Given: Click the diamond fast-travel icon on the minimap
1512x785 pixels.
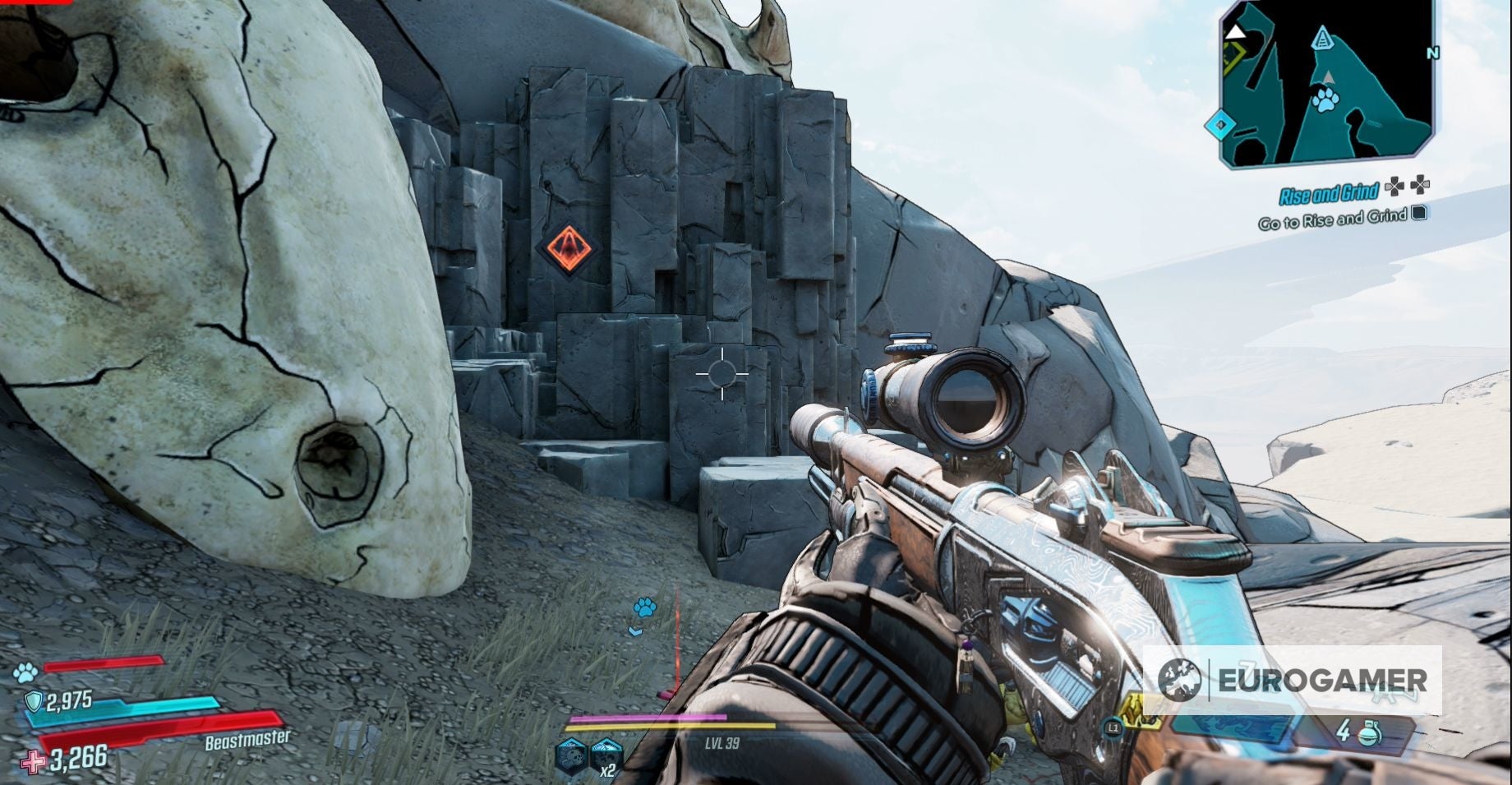Looking at the screenshot, I should click(x=1219, y=123).
